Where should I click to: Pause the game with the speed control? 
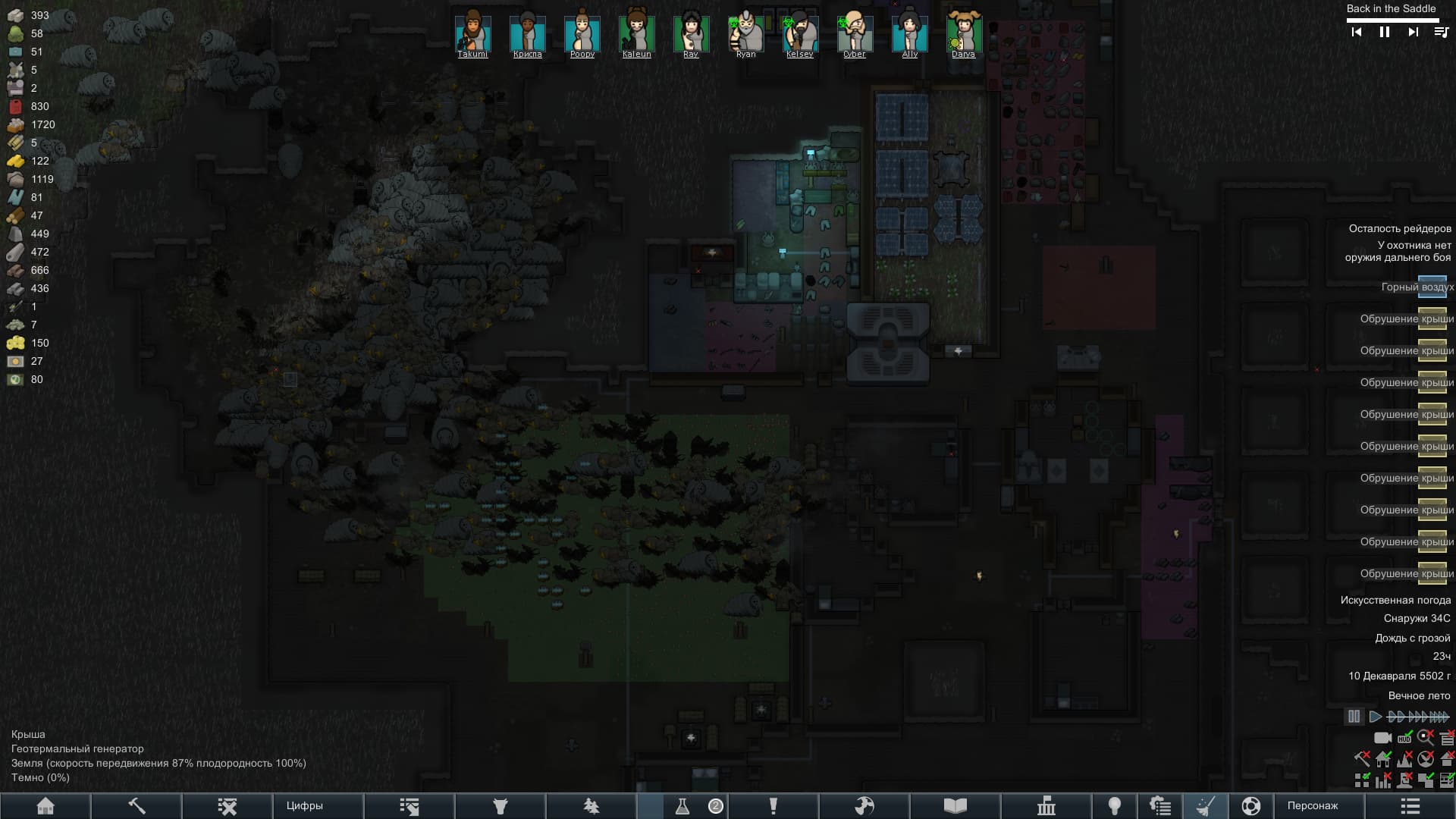[x=1354, y=716]
